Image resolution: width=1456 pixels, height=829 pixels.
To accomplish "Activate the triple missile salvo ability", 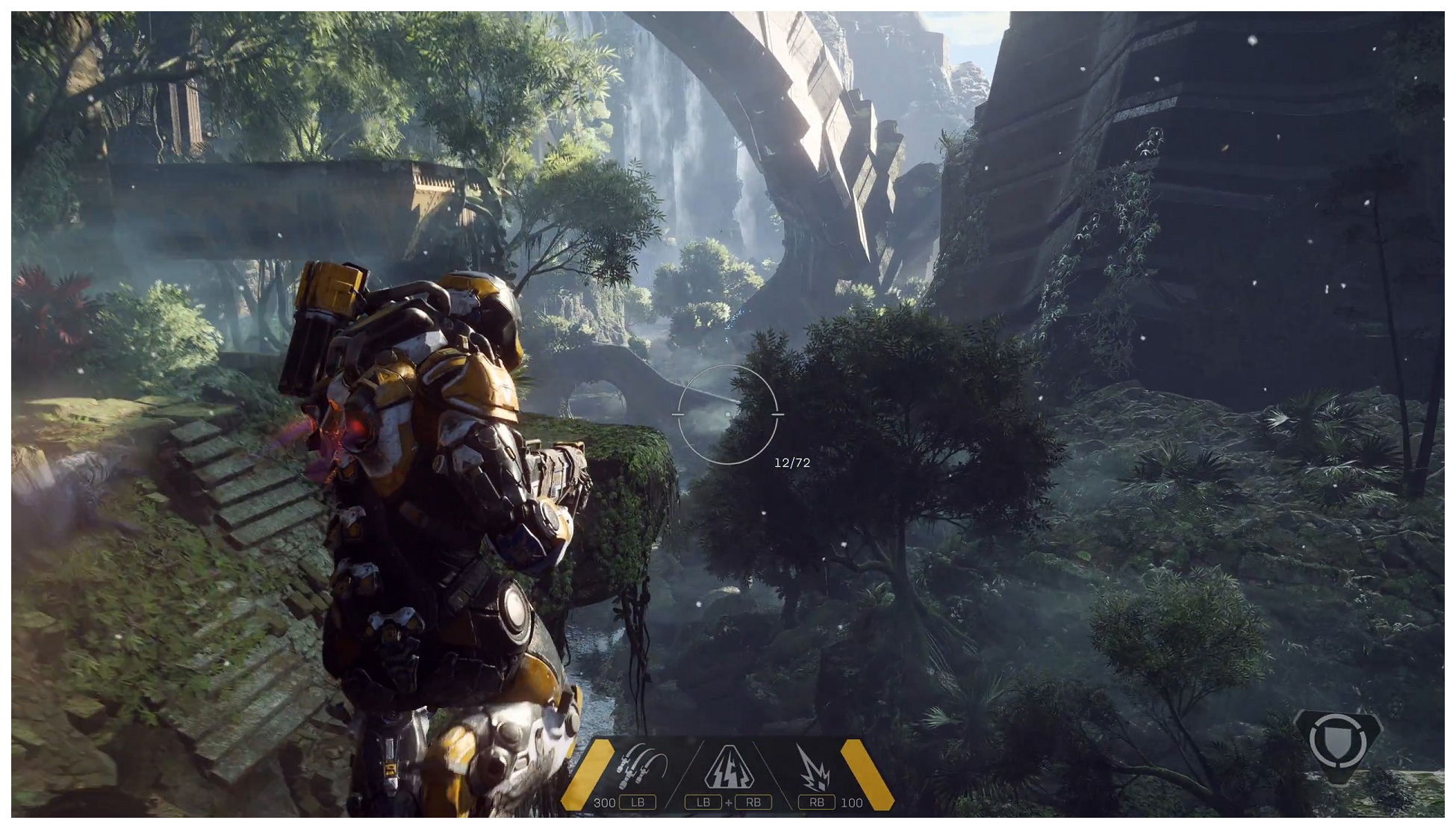I will 642,766.
